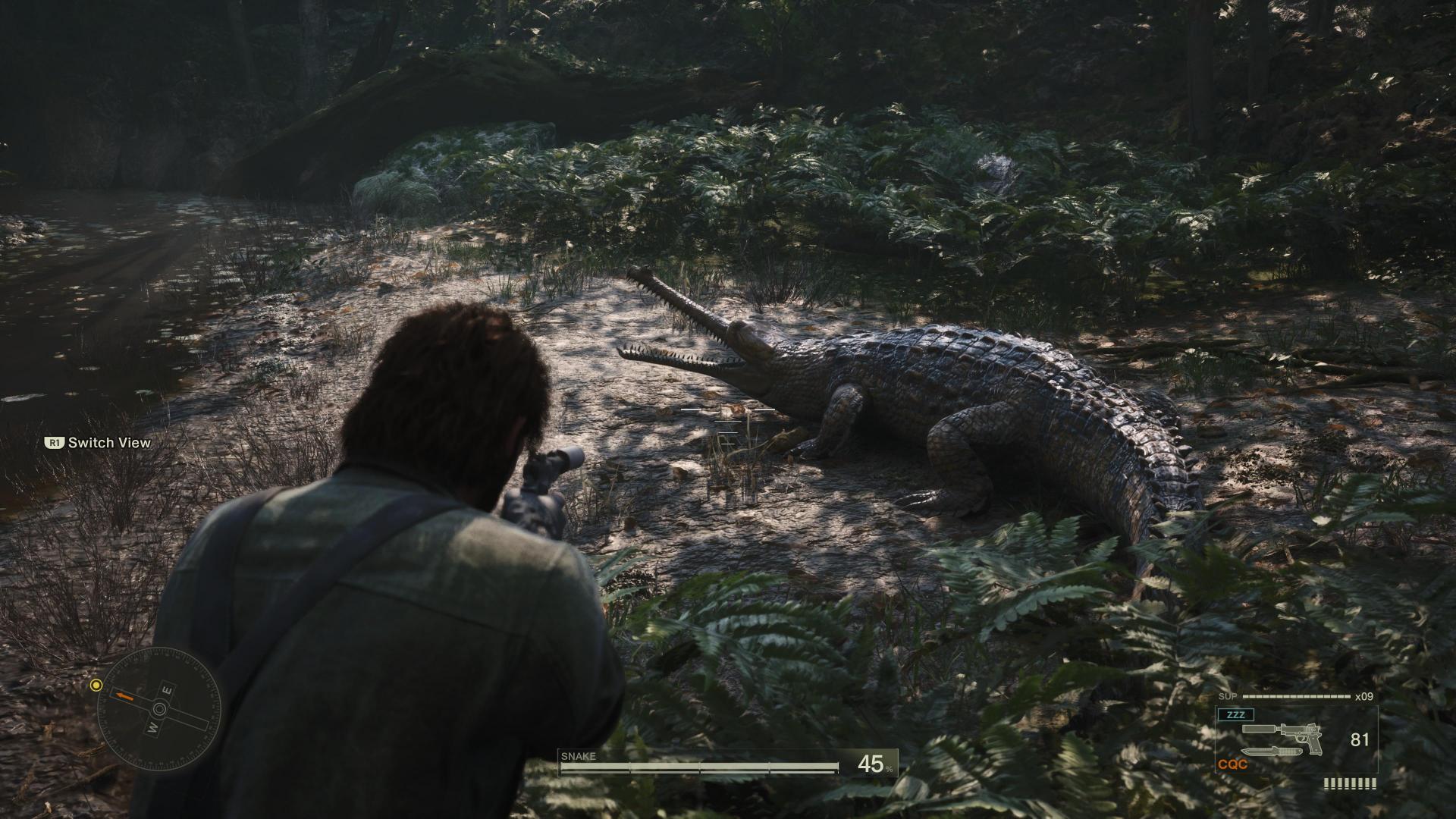Click the compass dial
The height and width of the screenshot is (819, 1456).
pos(160,710)
